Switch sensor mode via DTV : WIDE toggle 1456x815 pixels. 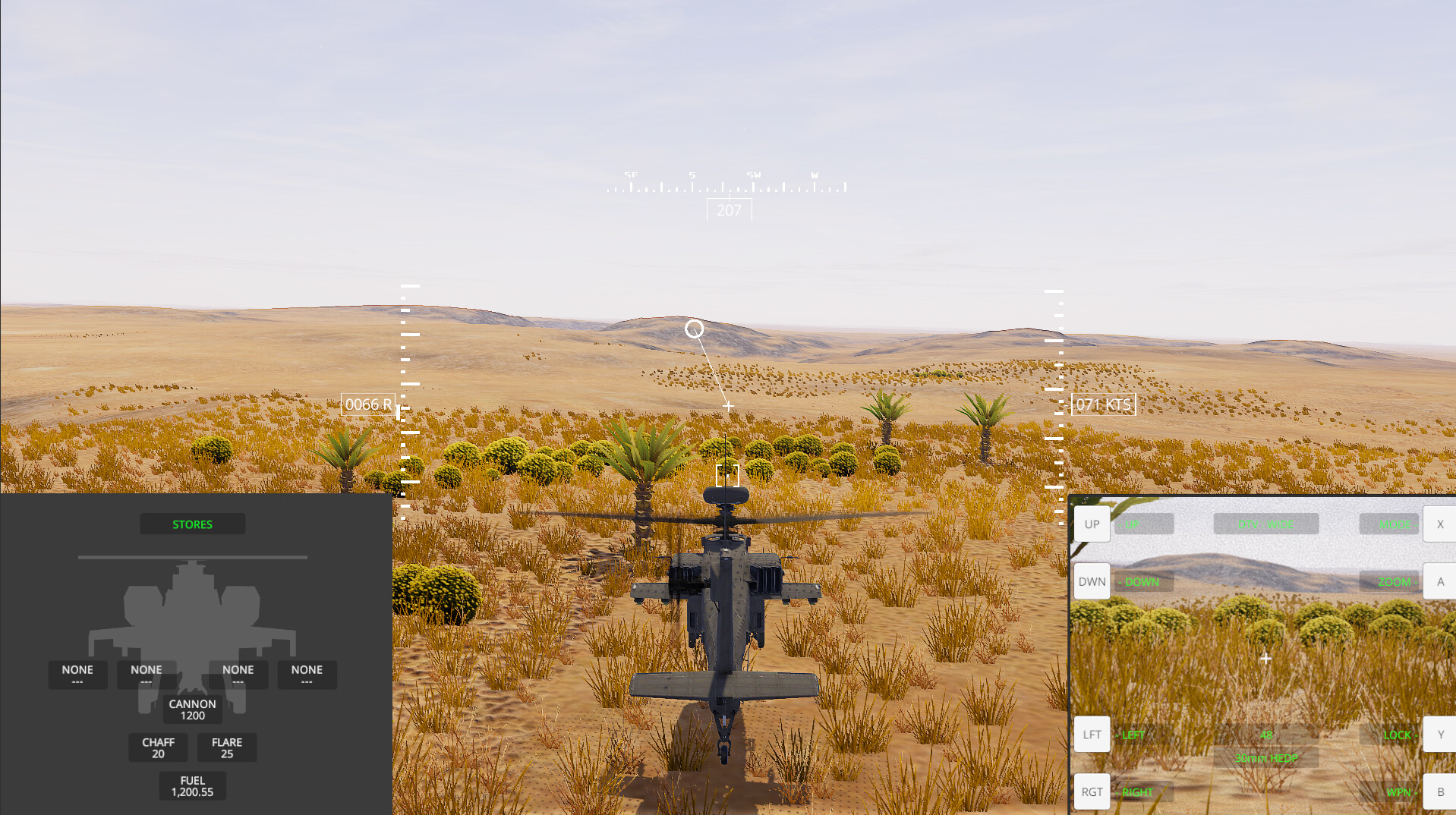pyautogui.click(x=1265, y=524)
